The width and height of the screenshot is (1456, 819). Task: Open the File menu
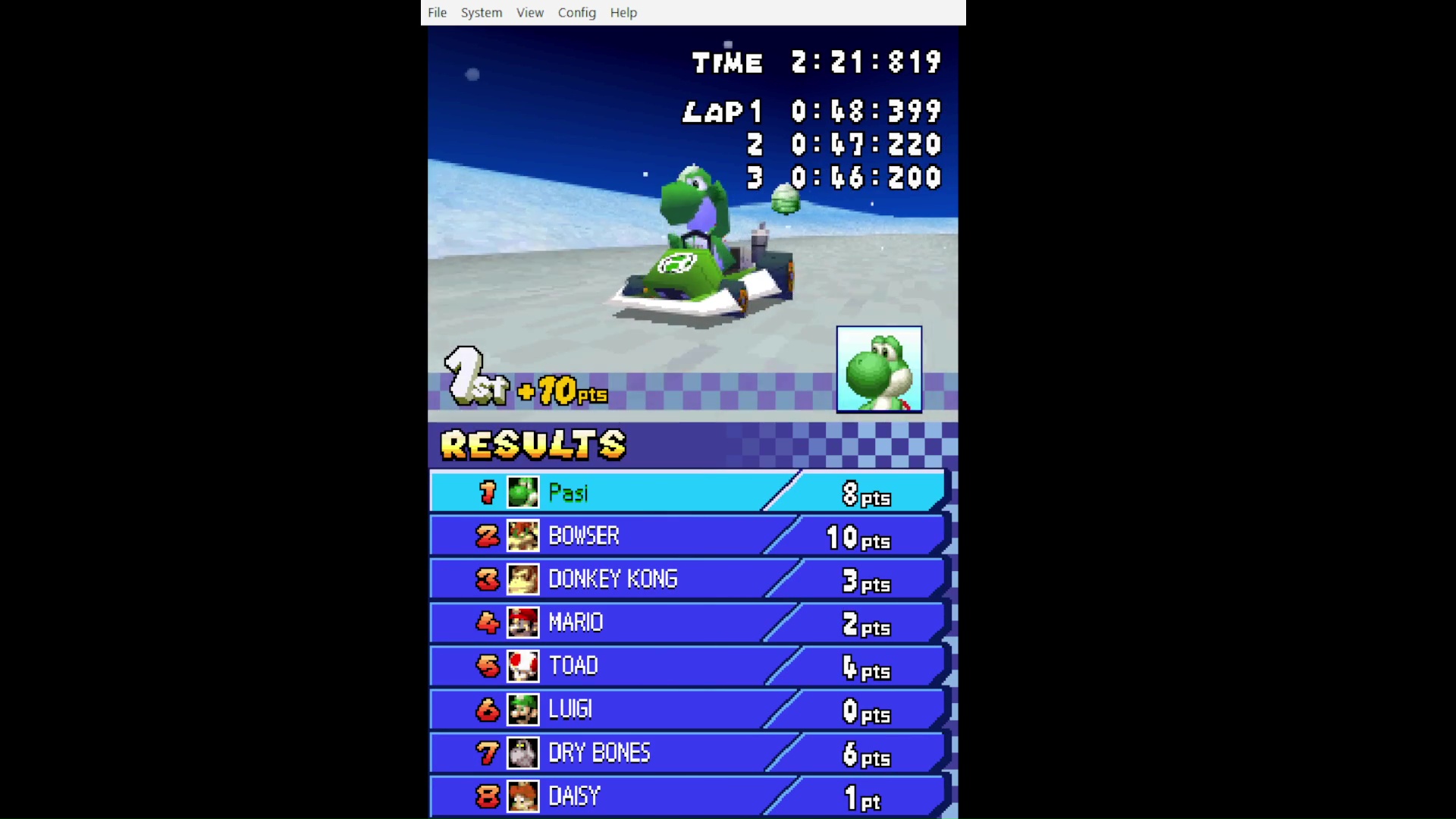tap(437, 13)
